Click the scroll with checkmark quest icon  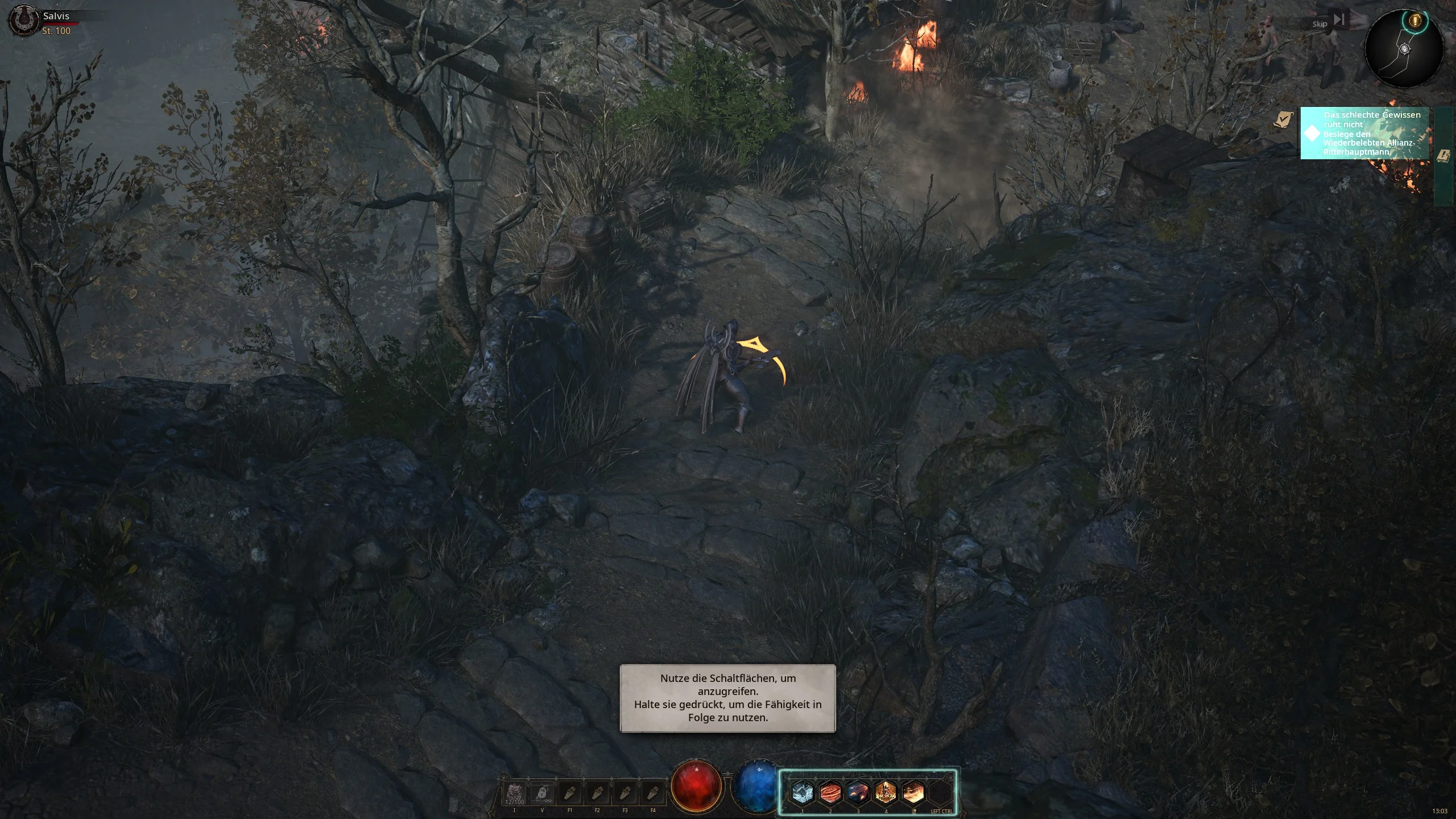click(1283, 119)
